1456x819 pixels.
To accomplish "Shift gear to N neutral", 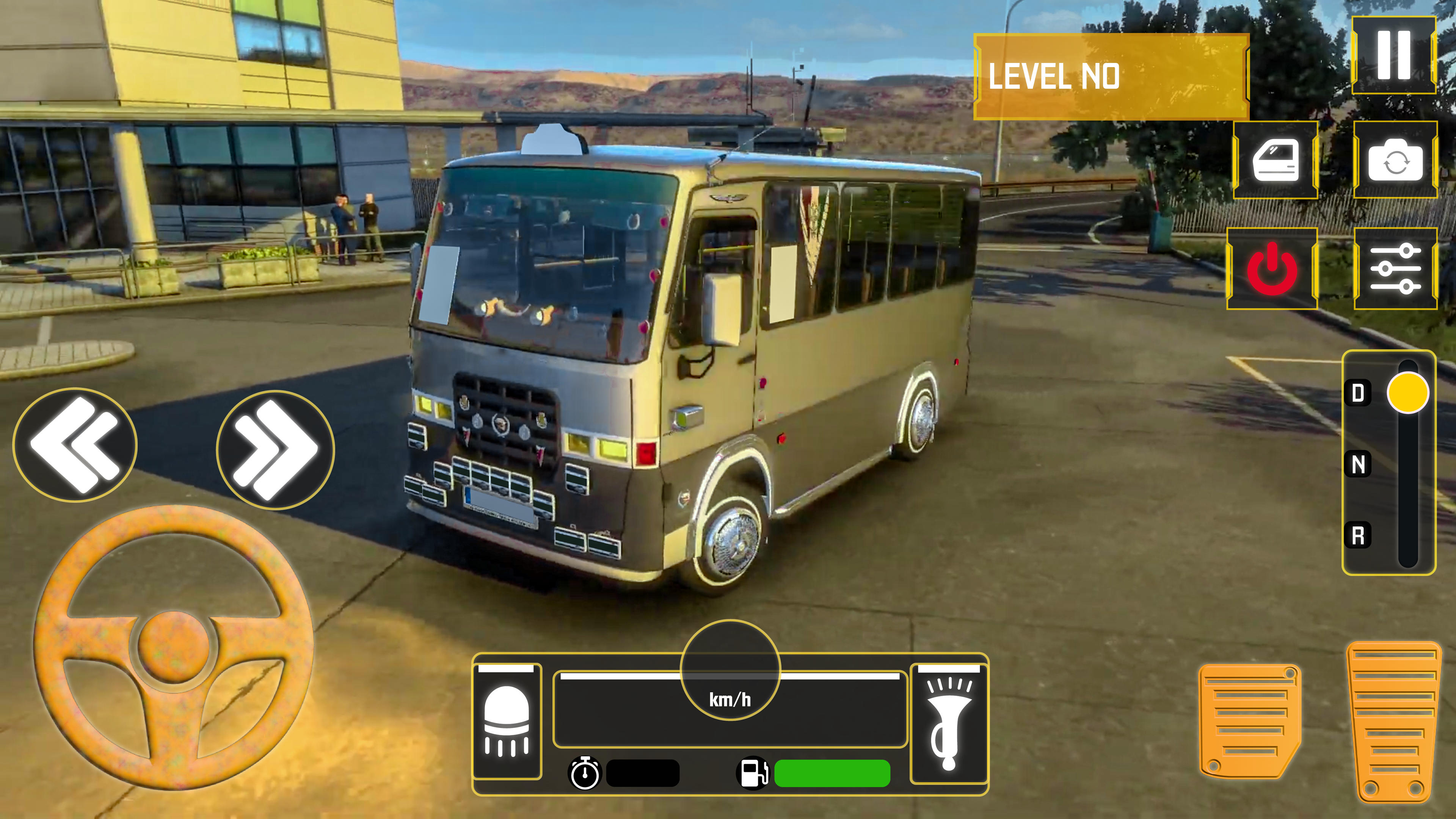I will [1358, 464].
